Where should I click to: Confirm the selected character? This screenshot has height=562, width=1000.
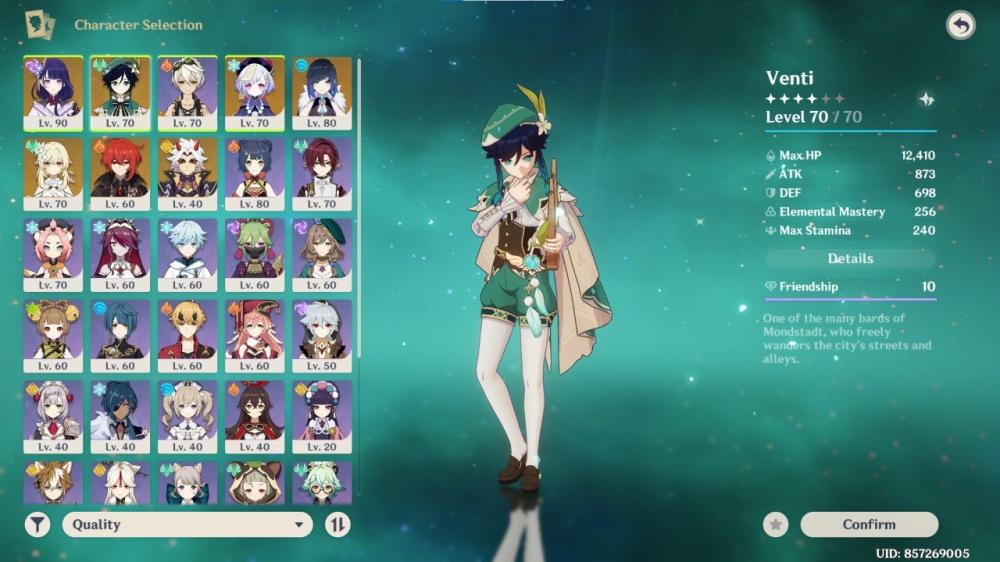click(869, 524)
